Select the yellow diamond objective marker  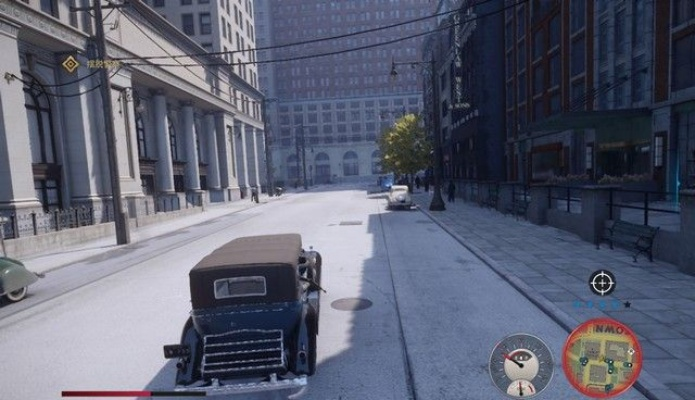pyautogui.click(x=70, y=64)
